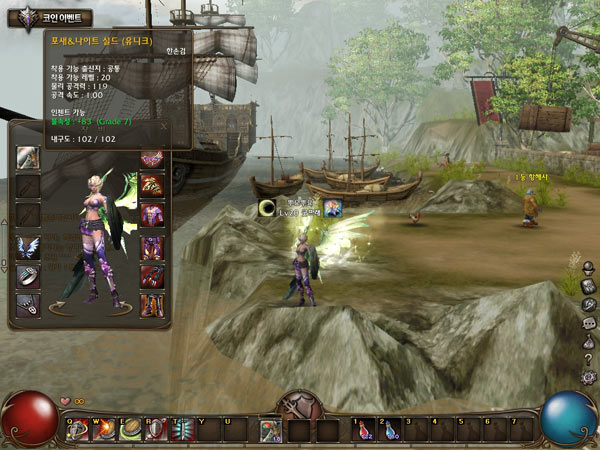The height and width of the screenshot is (450, 600).
Task: Open the inventory bag icon
Action: tap(589, 341)
